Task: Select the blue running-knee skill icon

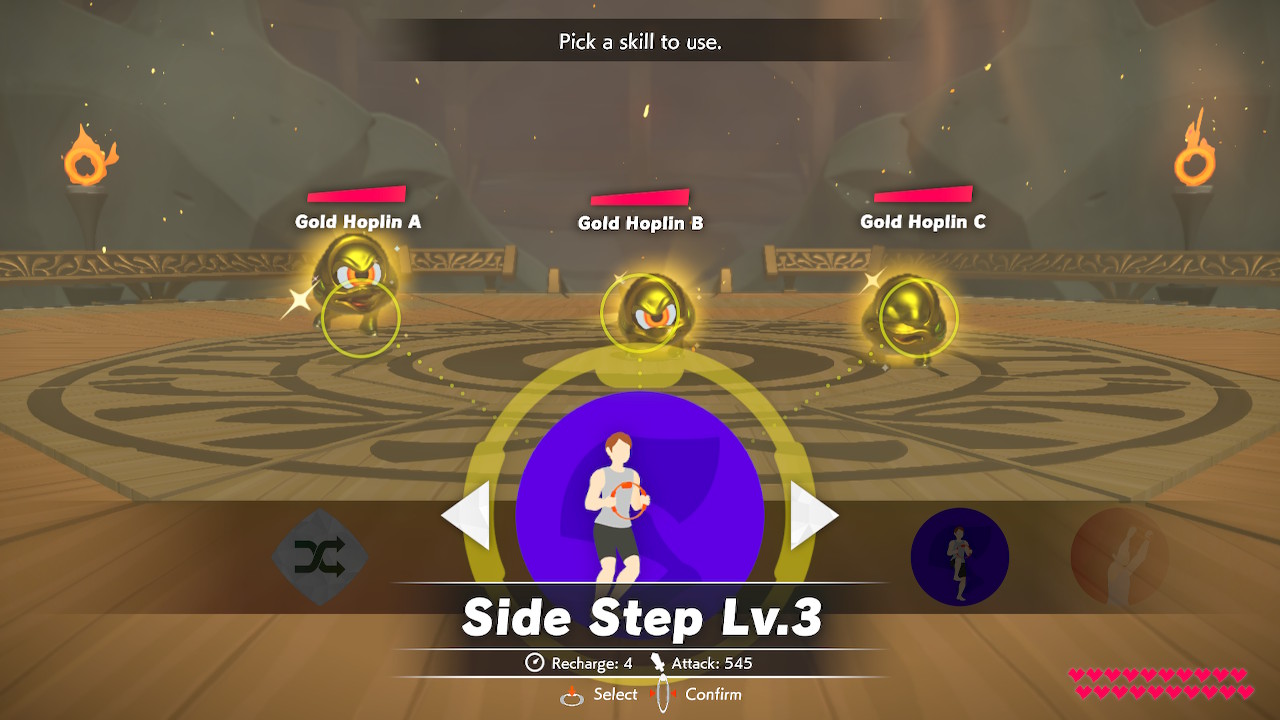Action: click(959, 556)
